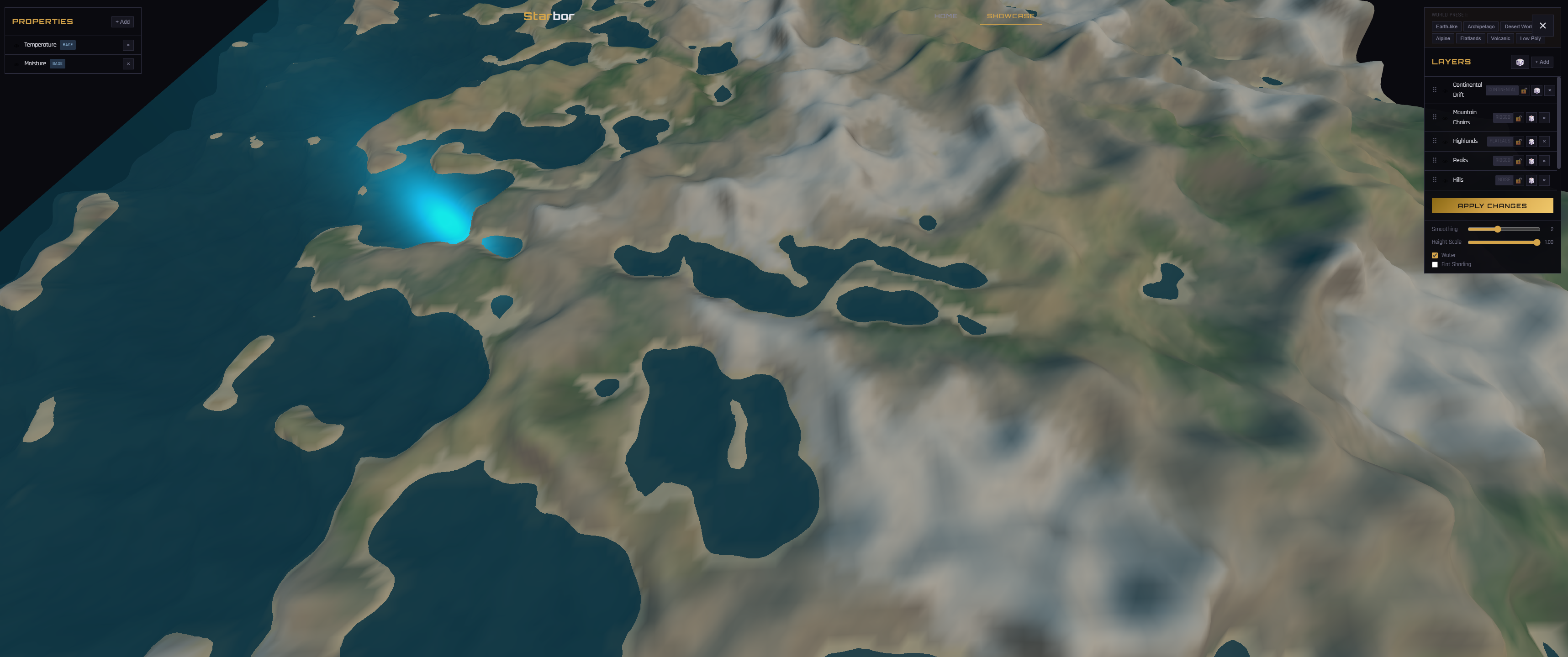
Task: Enable Flat Shading
Action: [1435, 265]
